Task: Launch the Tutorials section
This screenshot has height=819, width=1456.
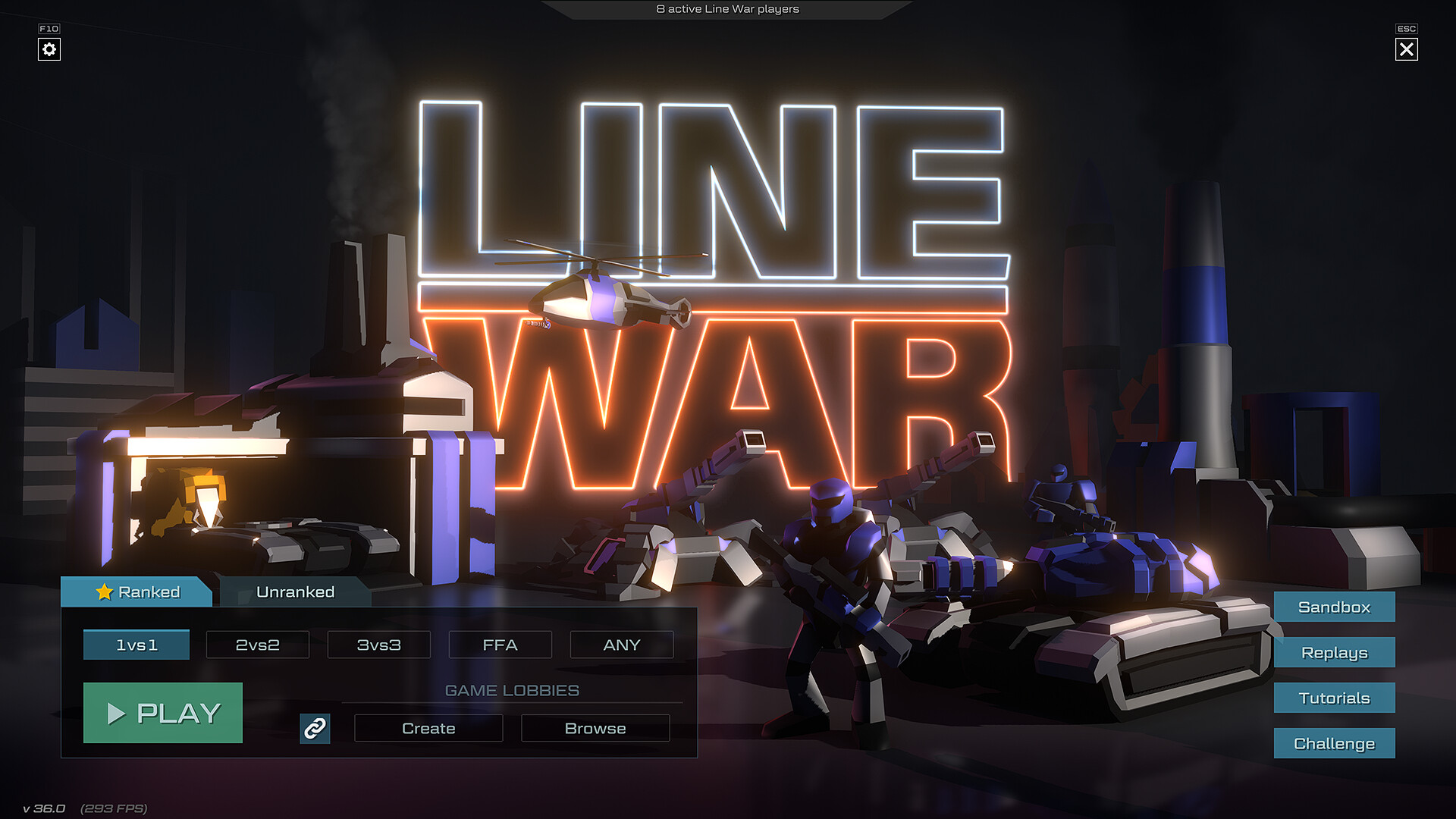Action: pos(1334,698)
